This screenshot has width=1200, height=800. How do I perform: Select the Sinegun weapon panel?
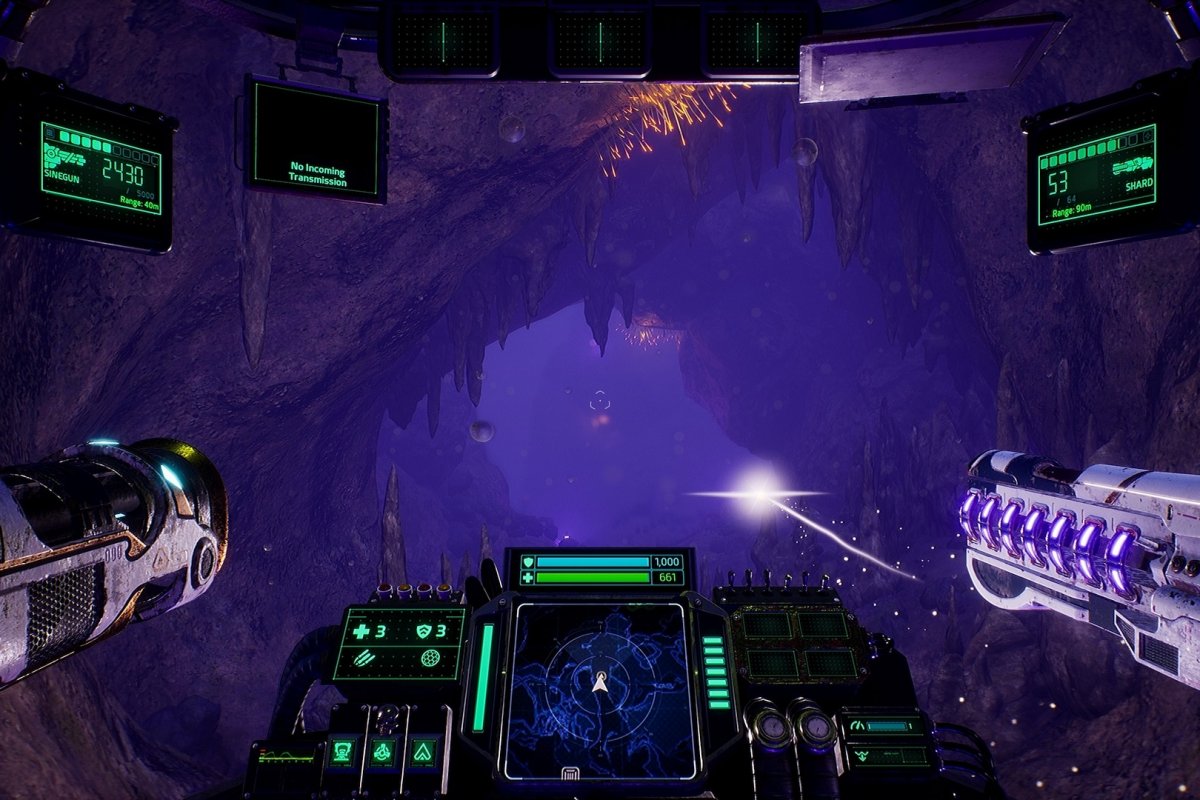(x=100, y=168)
